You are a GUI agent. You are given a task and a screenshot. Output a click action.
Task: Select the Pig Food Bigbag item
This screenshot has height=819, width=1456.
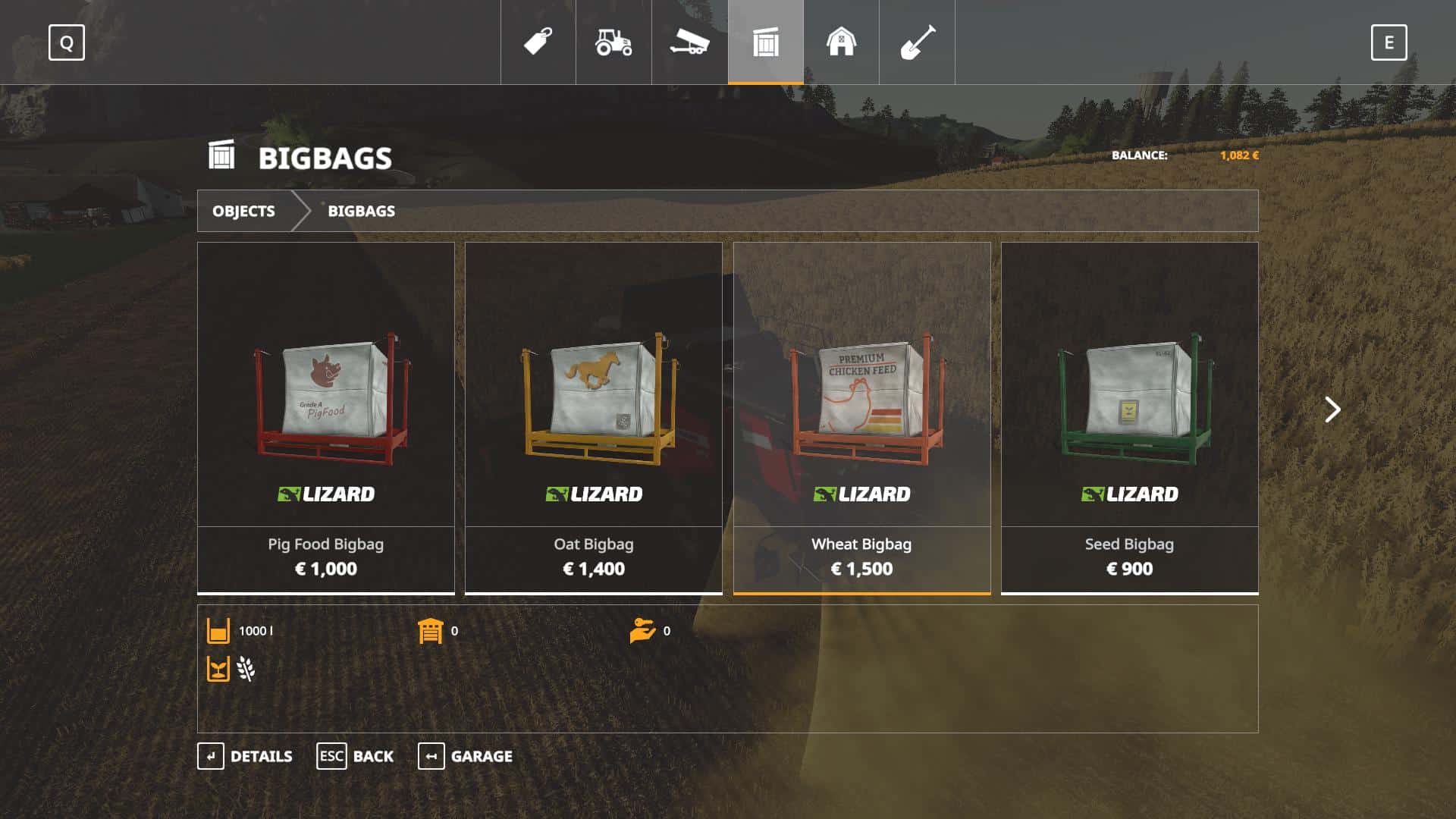coord(325,417)
